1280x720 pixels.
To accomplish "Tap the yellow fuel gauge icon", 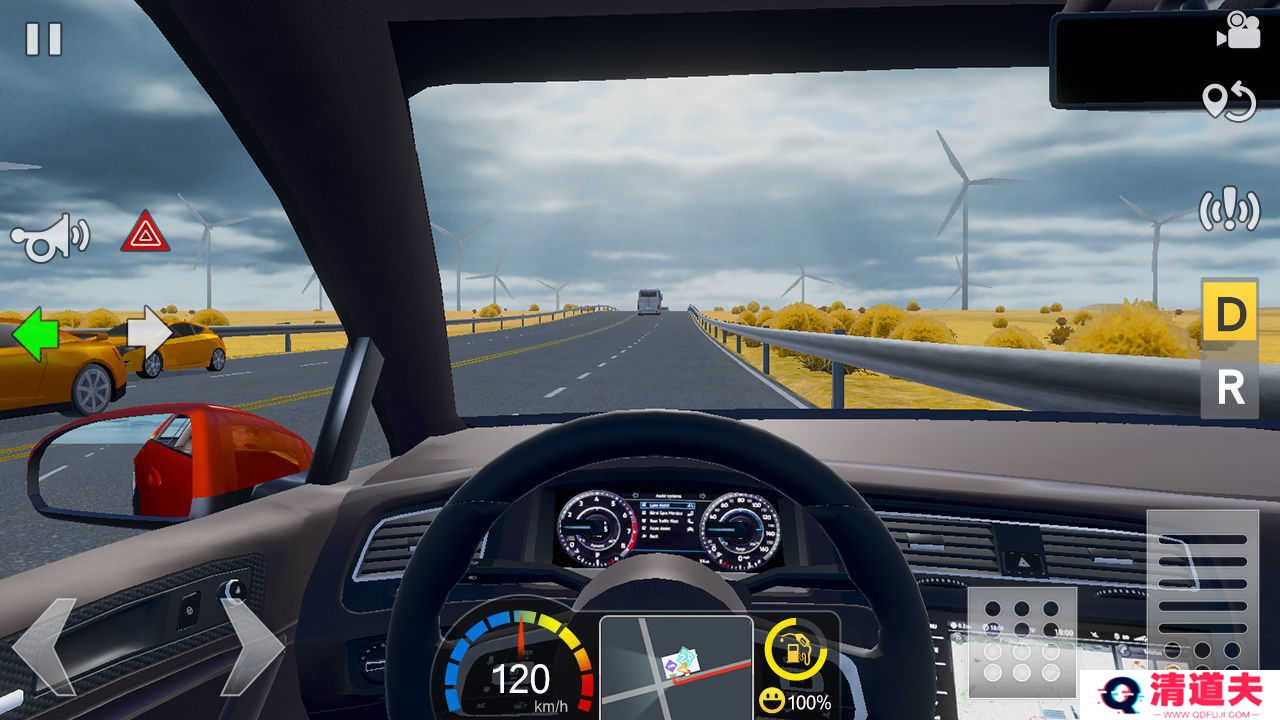I will [795, 651].
